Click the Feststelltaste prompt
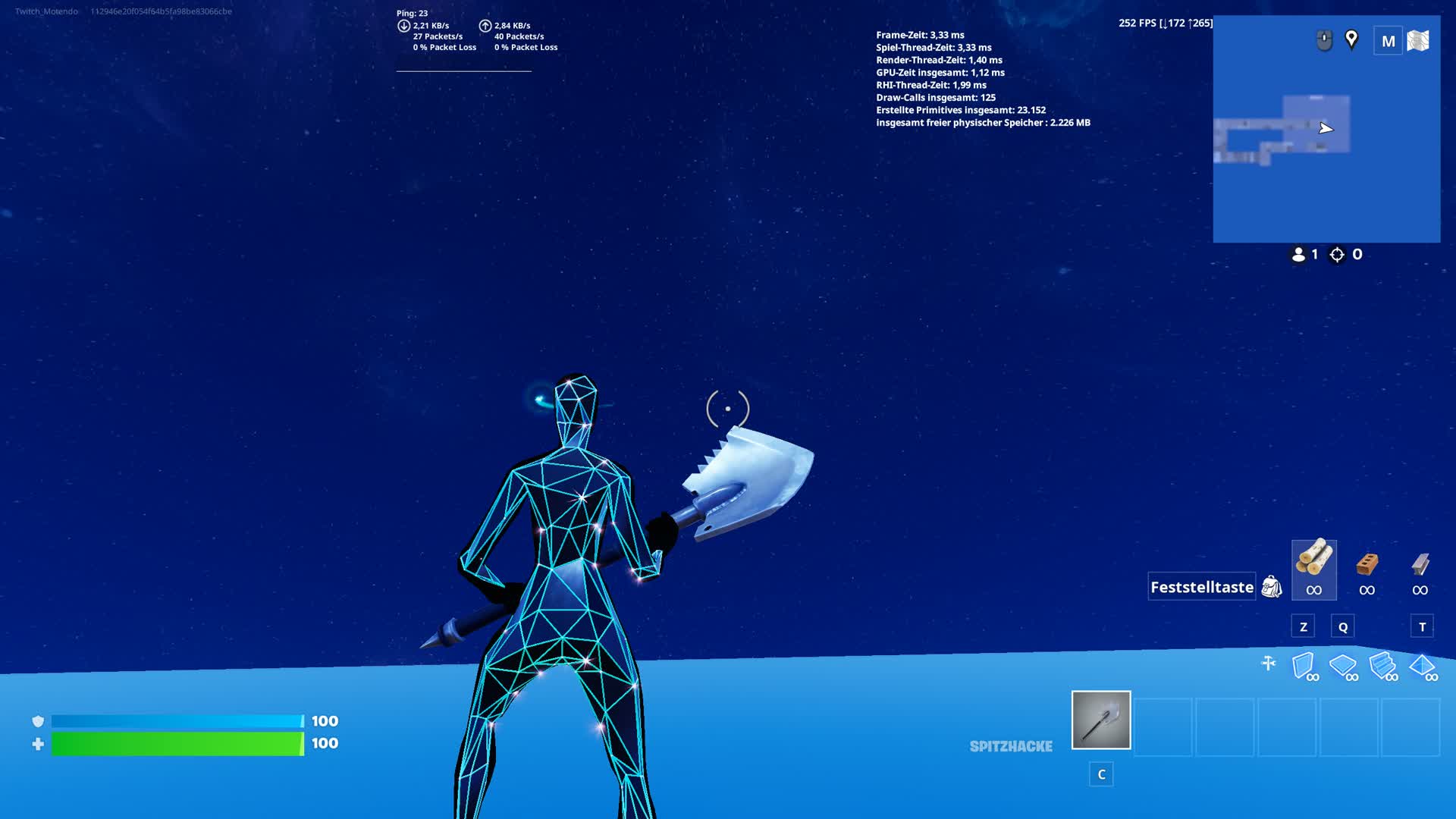Viewport: 1456px width, 819px height. [x=1202, y=586]
